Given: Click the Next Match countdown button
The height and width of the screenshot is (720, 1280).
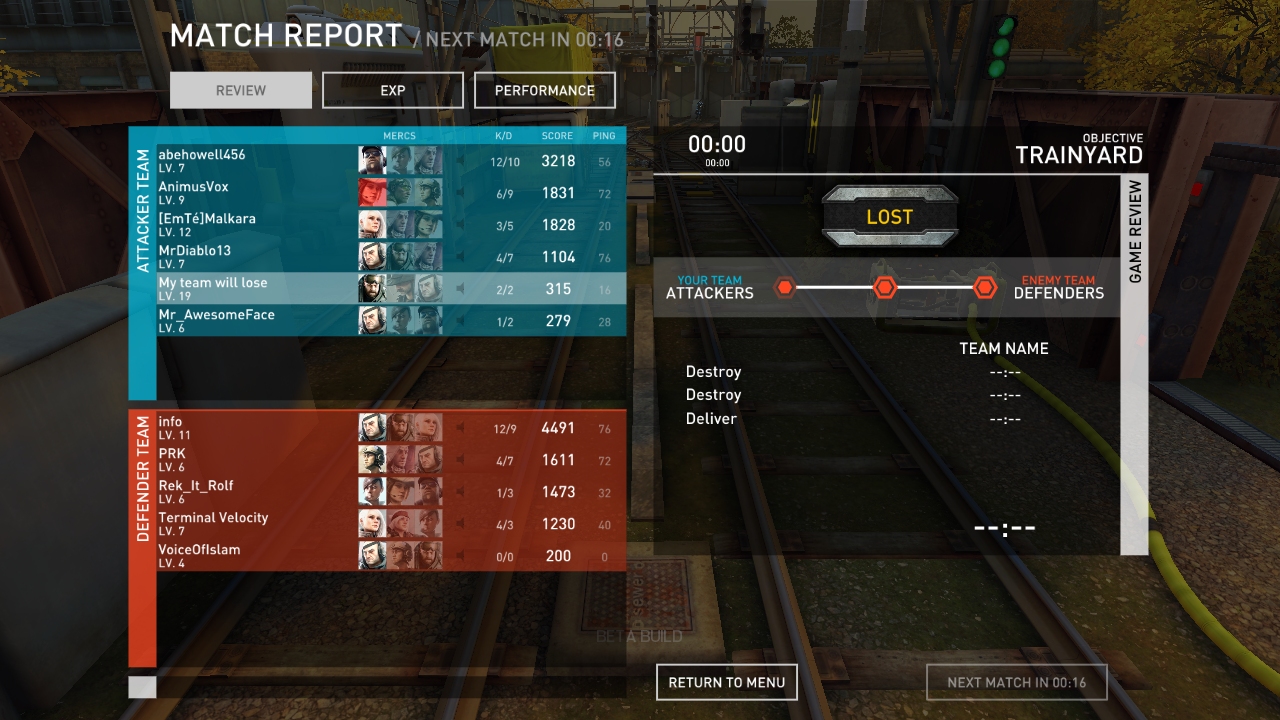Looking at the screenshot, I should click(1016, 682).
